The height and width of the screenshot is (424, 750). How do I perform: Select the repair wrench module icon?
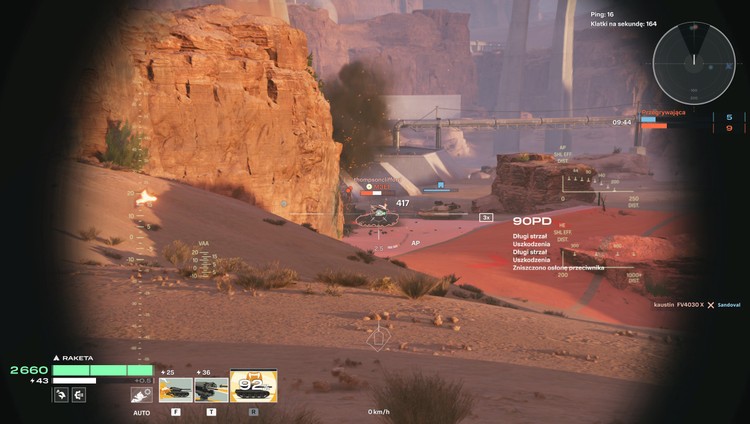[x=61, y=394]
